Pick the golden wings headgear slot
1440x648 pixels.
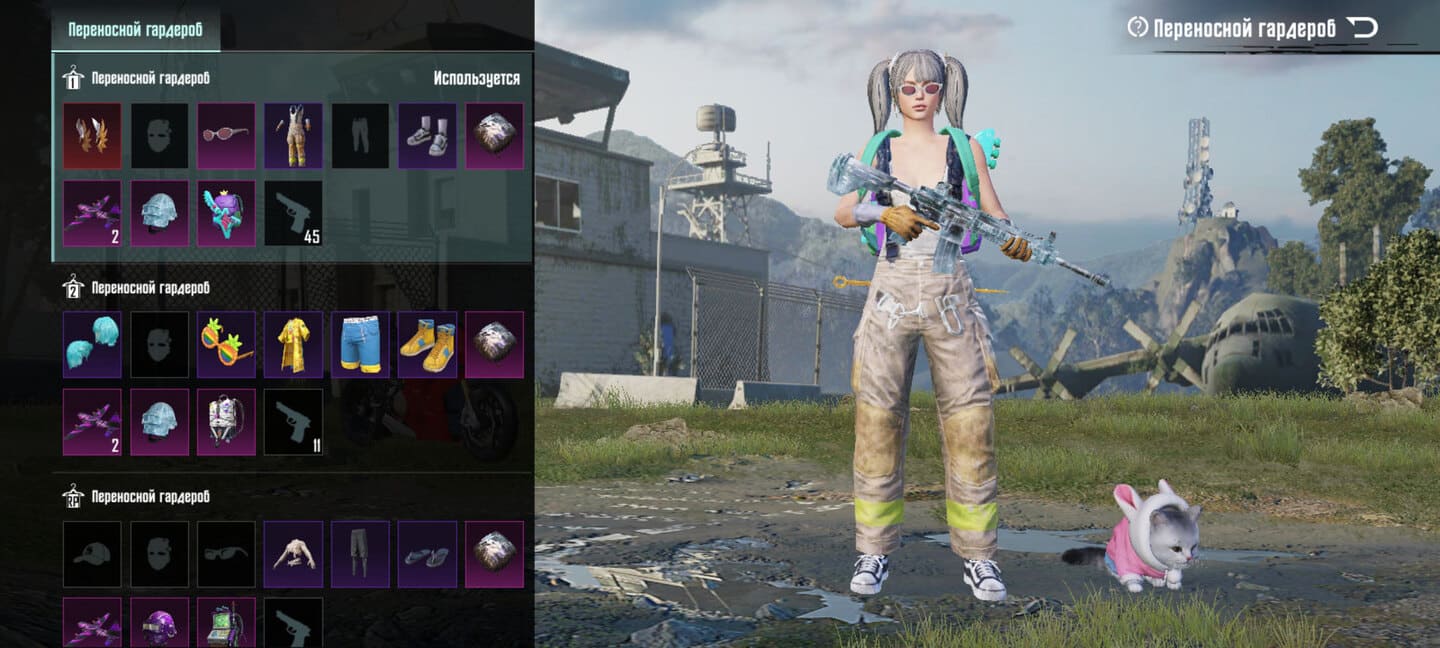92,136
